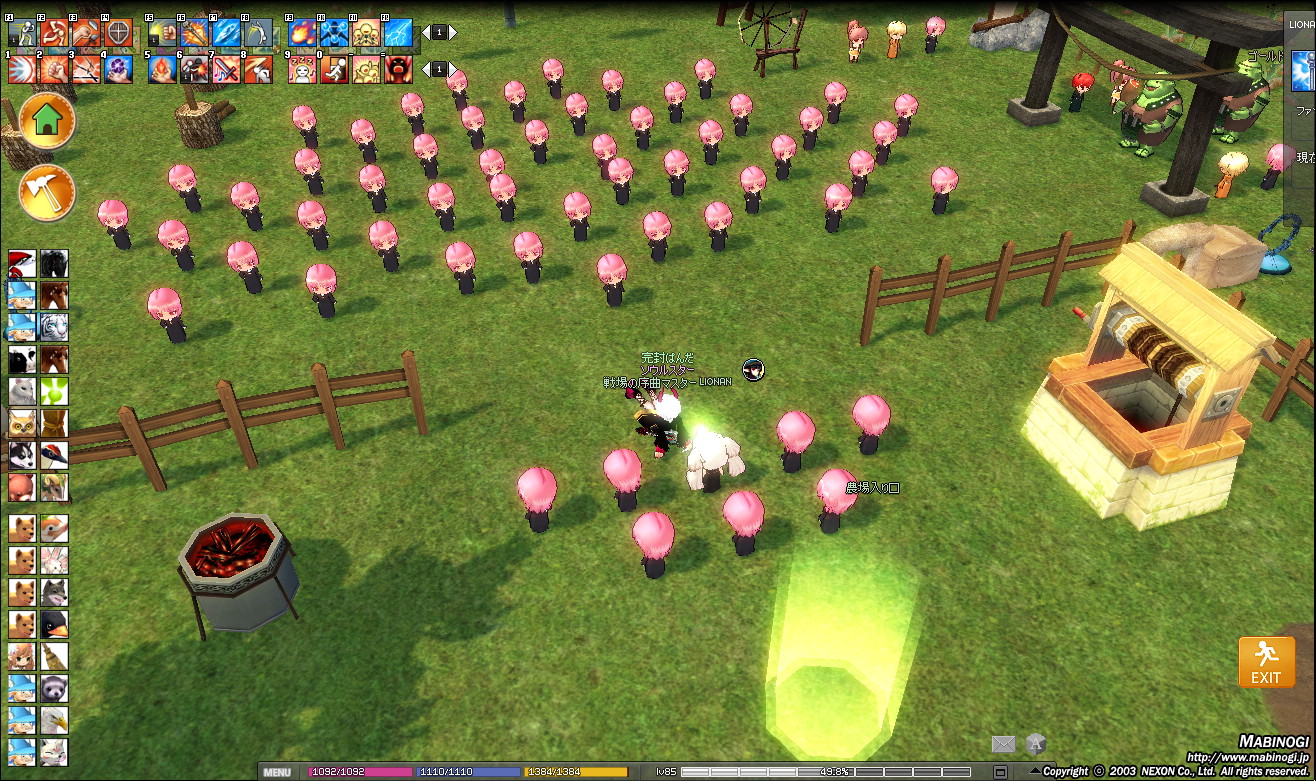Image resolution: width=1316 pixels, height=781 pixels.
Task: Open the MENU button on the bottom bar
Action: pos(277,772)
